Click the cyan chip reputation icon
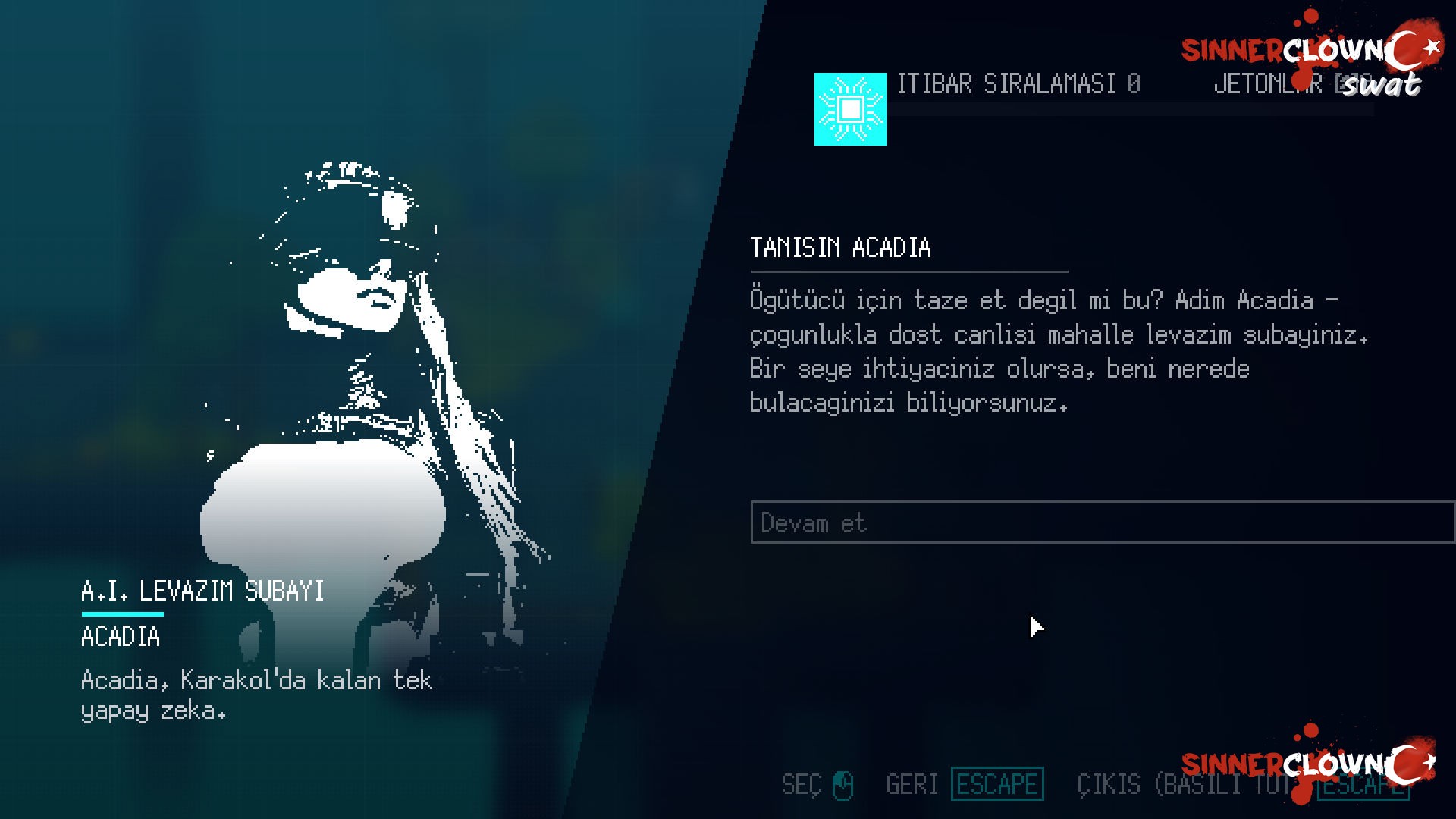Image resolution: width=1456 pixels, height=819 pixels. click(x=850, y=109)
